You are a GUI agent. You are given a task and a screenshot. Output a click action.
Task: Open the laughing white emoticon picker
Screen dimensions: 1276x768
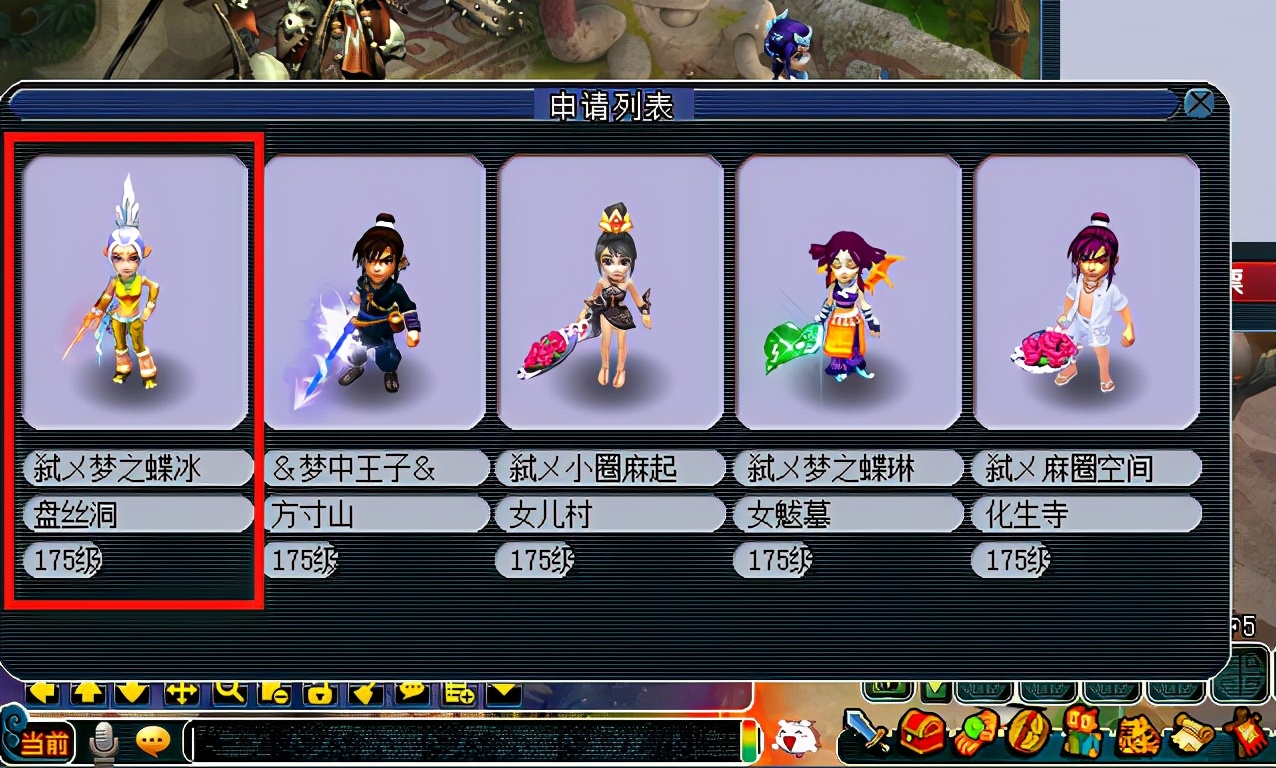795,739
